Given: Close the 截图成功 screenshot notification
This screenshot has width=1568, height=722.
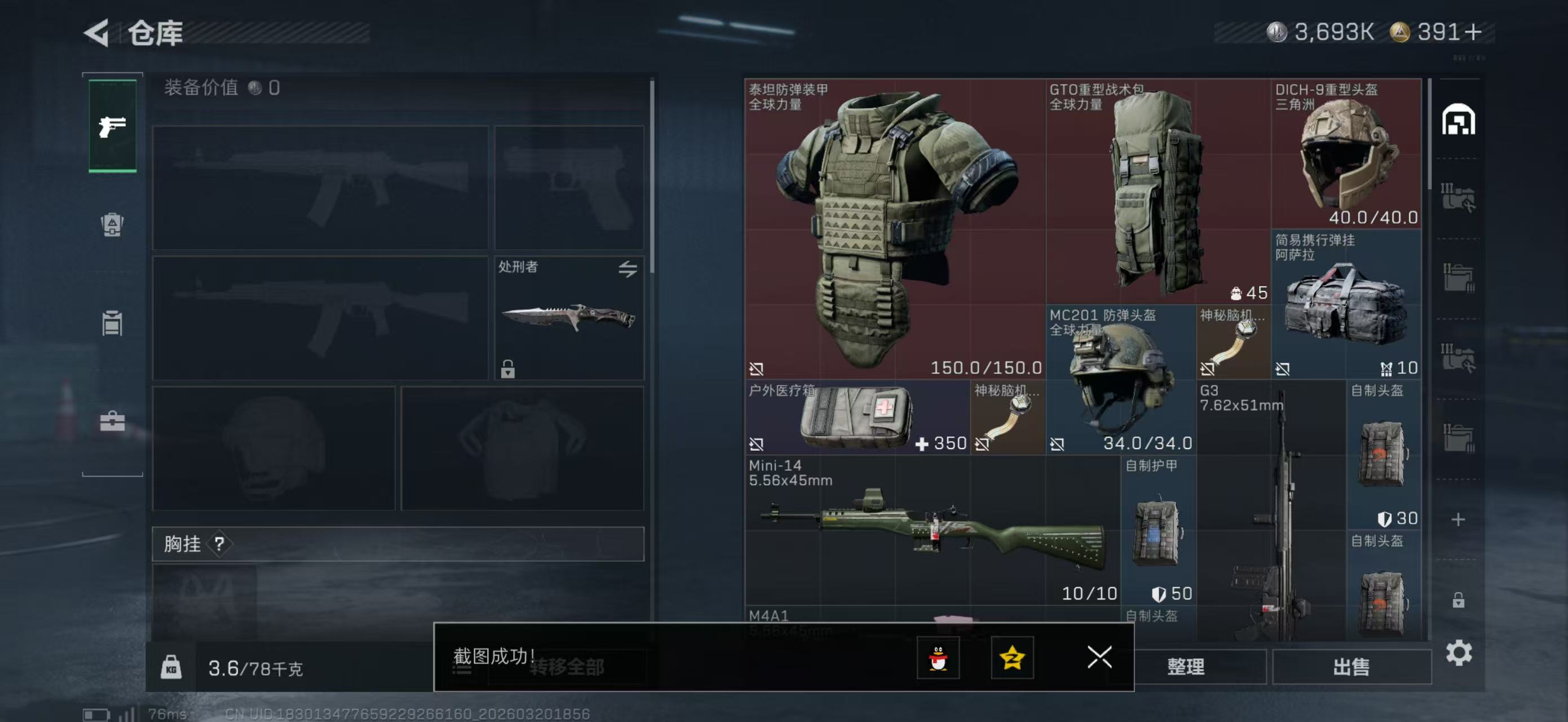Looking at the screenshot, I should coord(1099,658).
